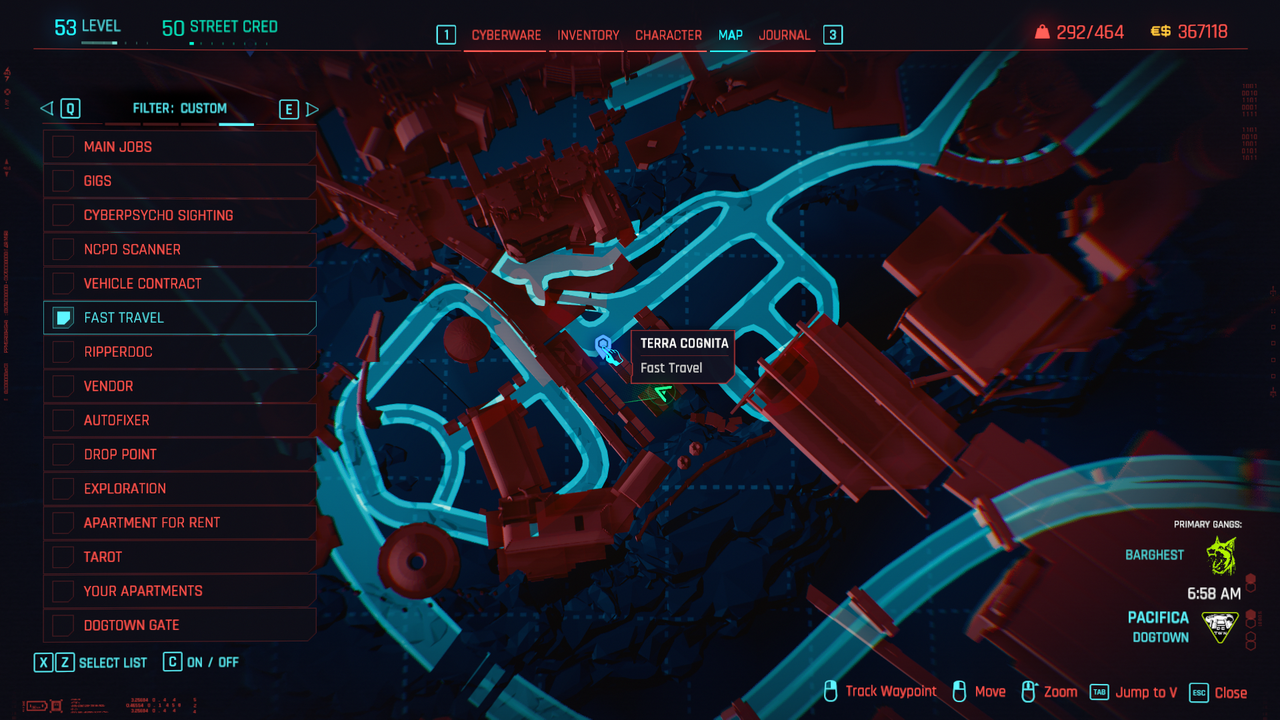Screen dimensions: 1280x720
Task: Open the Inventory tab
Action: [x=588, y=35]
